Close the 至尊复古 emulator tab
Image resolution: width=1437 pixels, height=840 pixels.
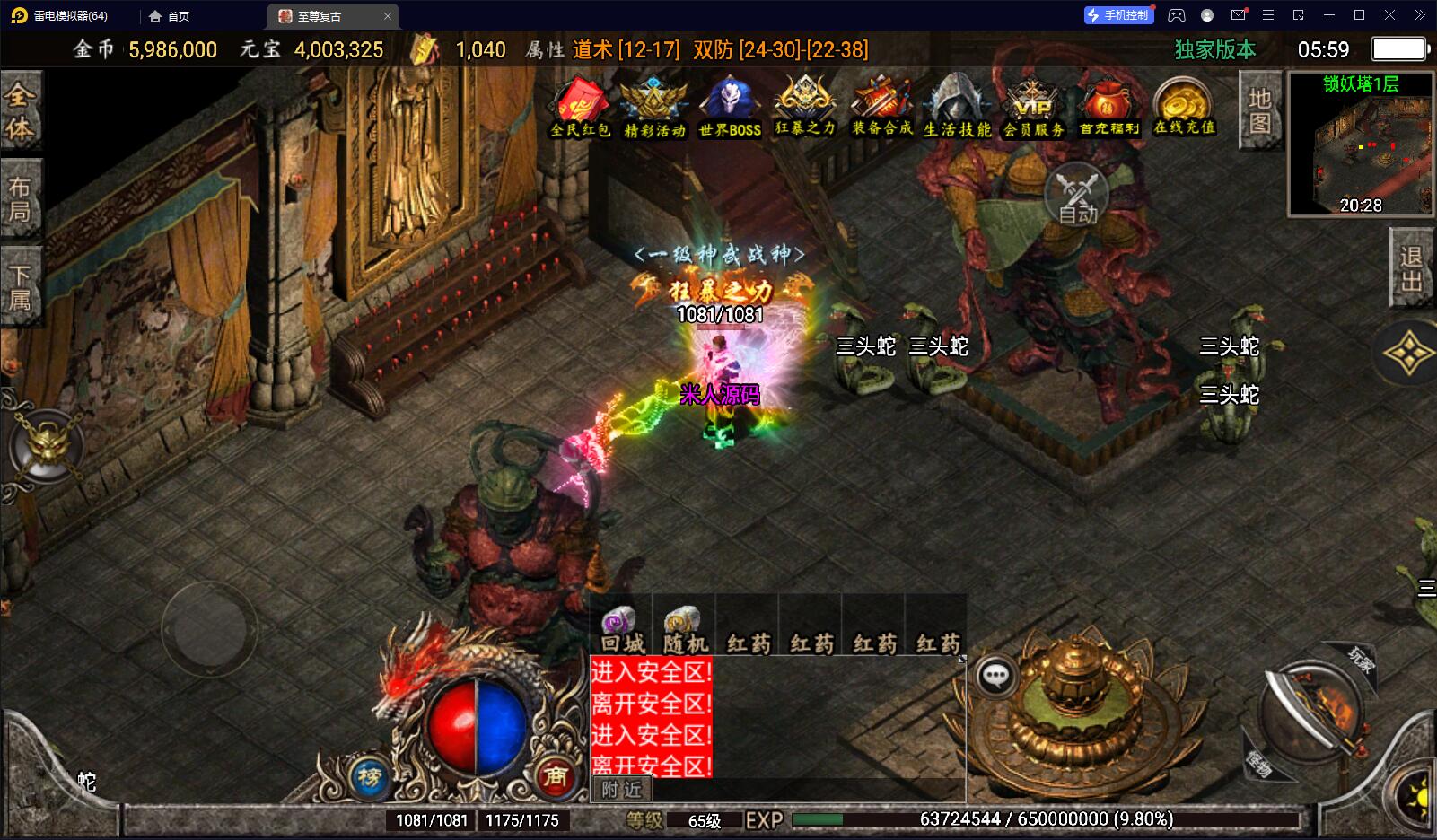pyautogui.click(x=388, y=16)
